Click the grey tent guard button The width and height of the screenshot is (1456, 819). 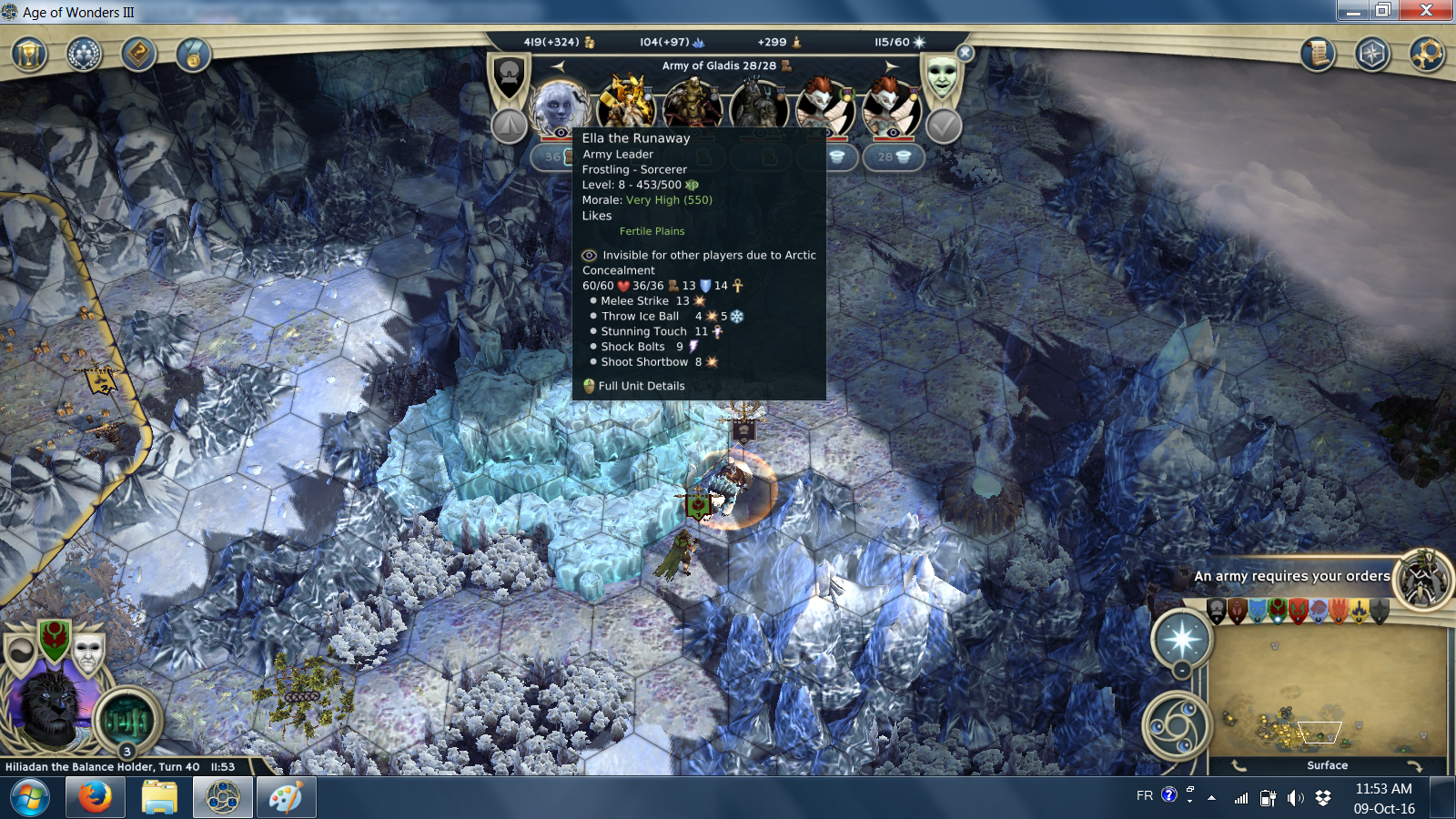point(510,126)
